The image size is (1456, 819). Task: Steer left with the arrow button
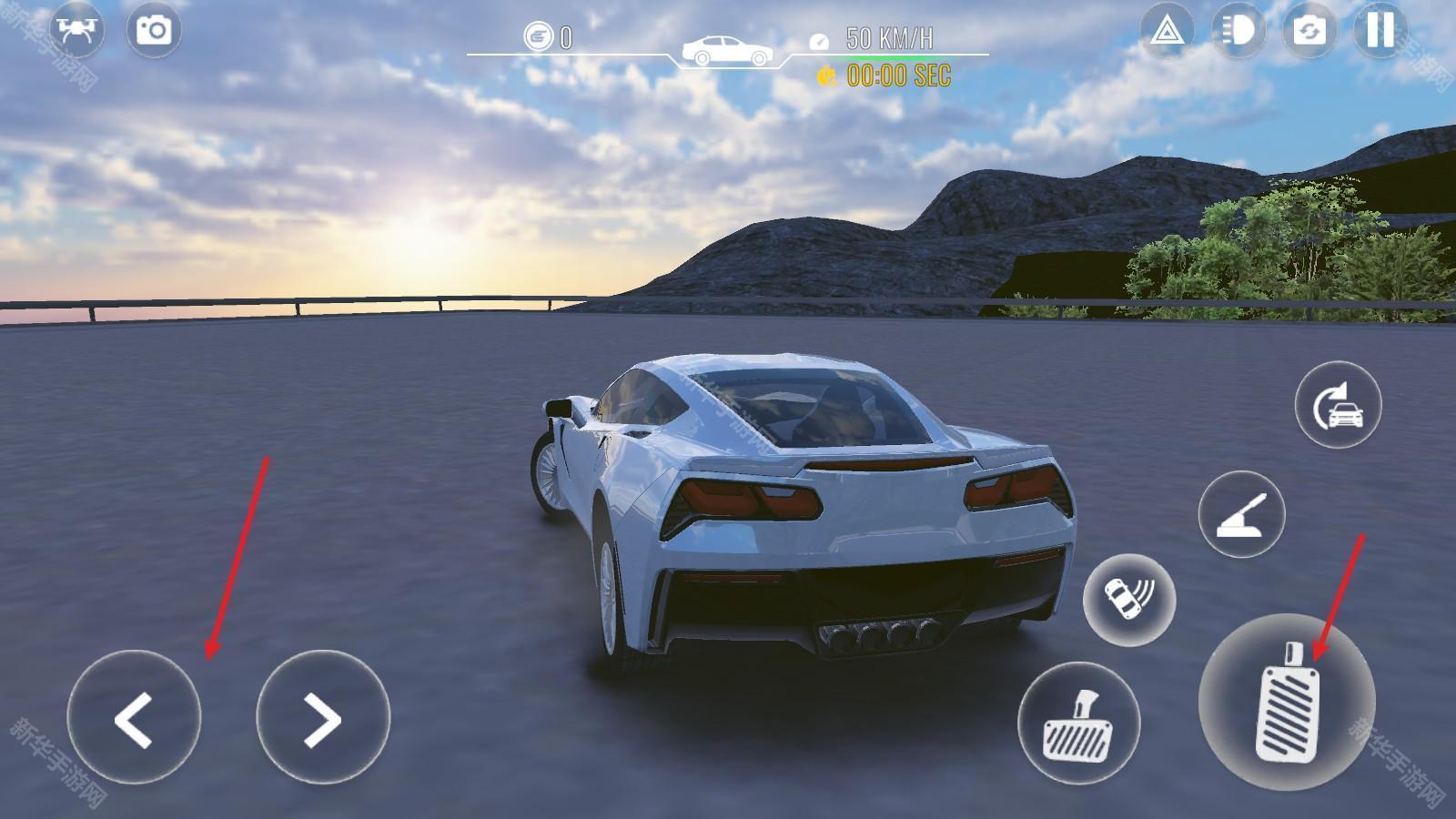(x=134, y=718)
